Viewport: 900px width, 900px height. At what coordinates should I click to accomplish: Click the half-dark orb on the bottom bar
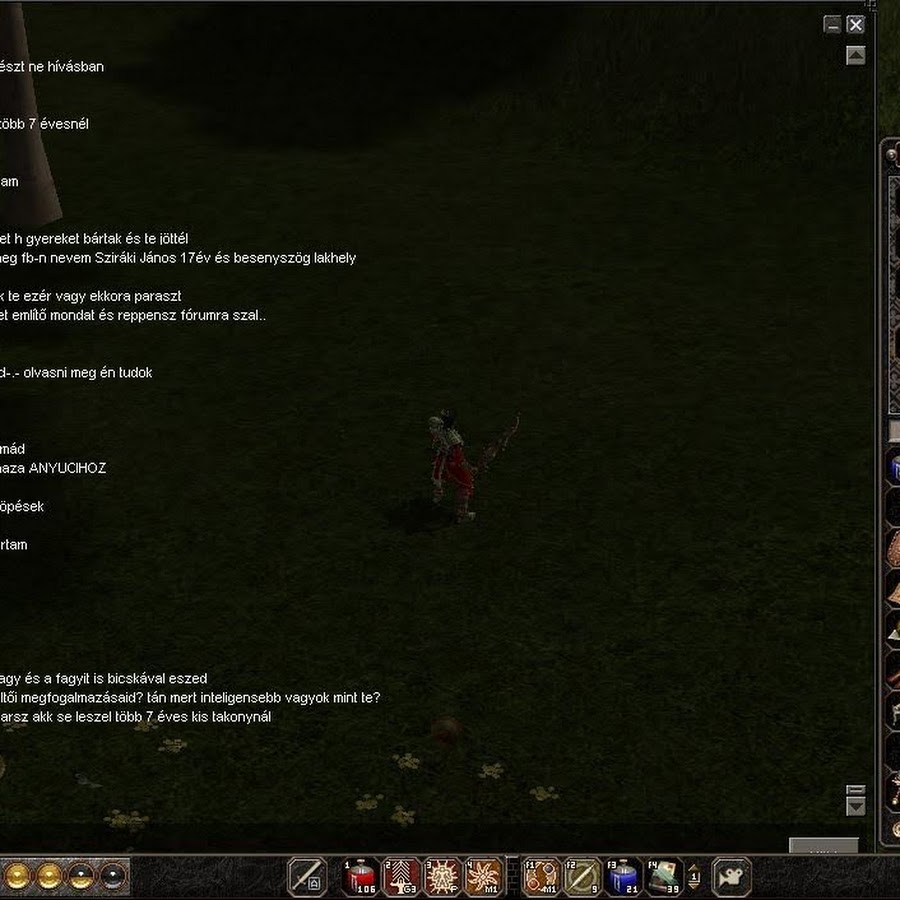tap(81, 877)
